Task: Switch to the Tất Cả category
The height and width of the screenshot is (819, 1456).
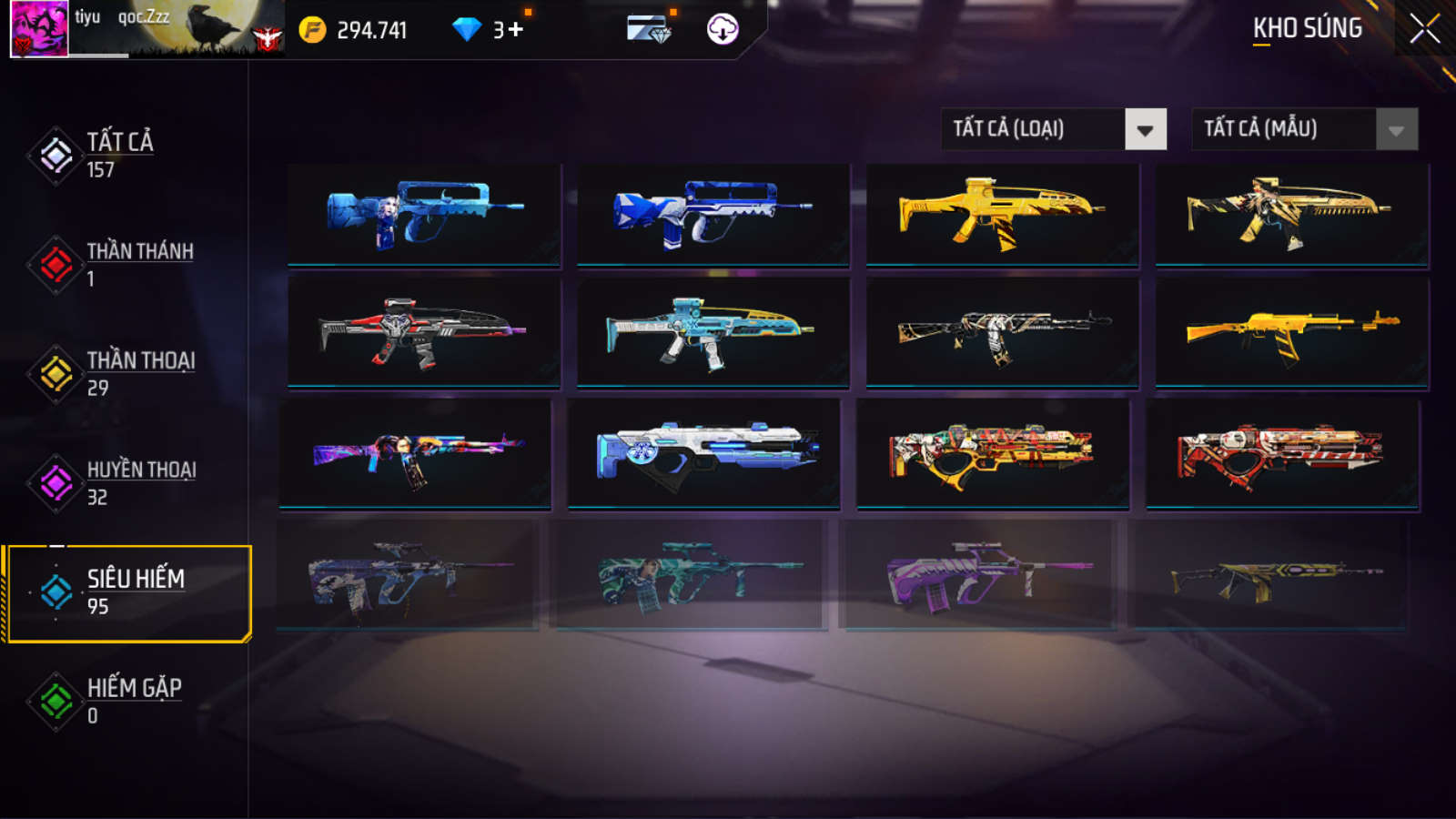Action: tap(118, 155)
